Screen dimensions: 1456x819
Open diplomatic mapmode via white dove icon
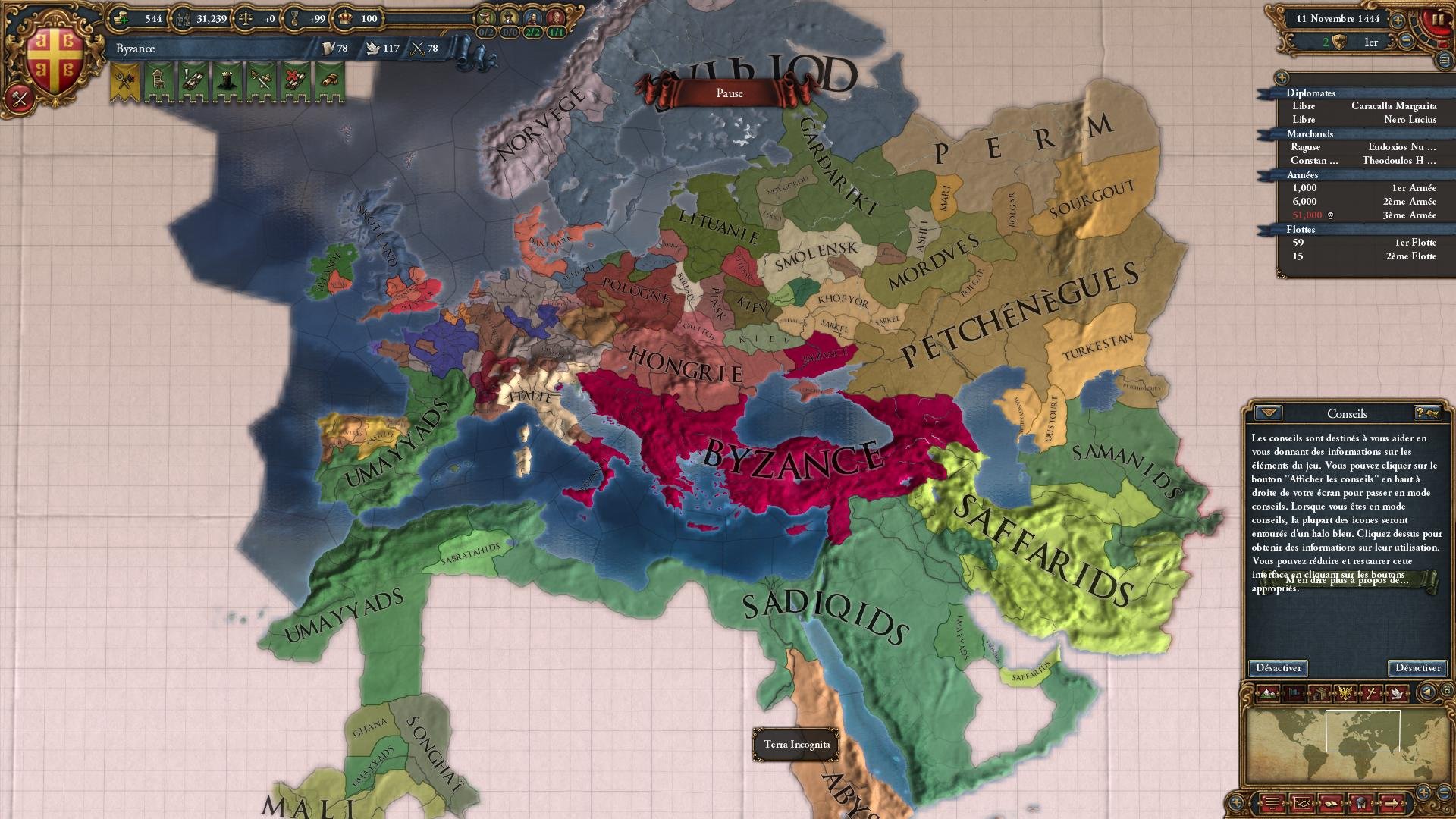click(x=1398, y=692)
